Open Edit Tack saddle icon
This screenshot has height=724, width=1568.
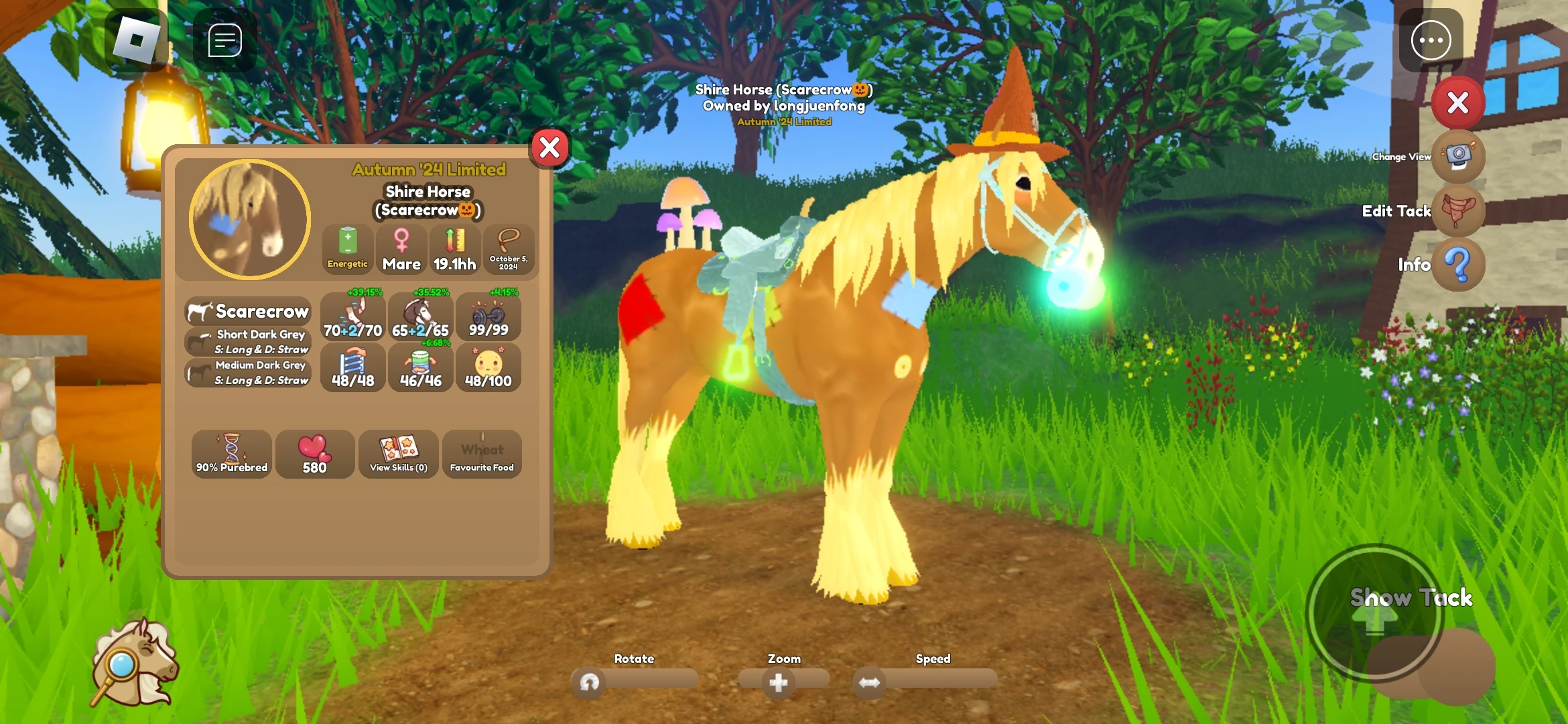[1459, 211]
